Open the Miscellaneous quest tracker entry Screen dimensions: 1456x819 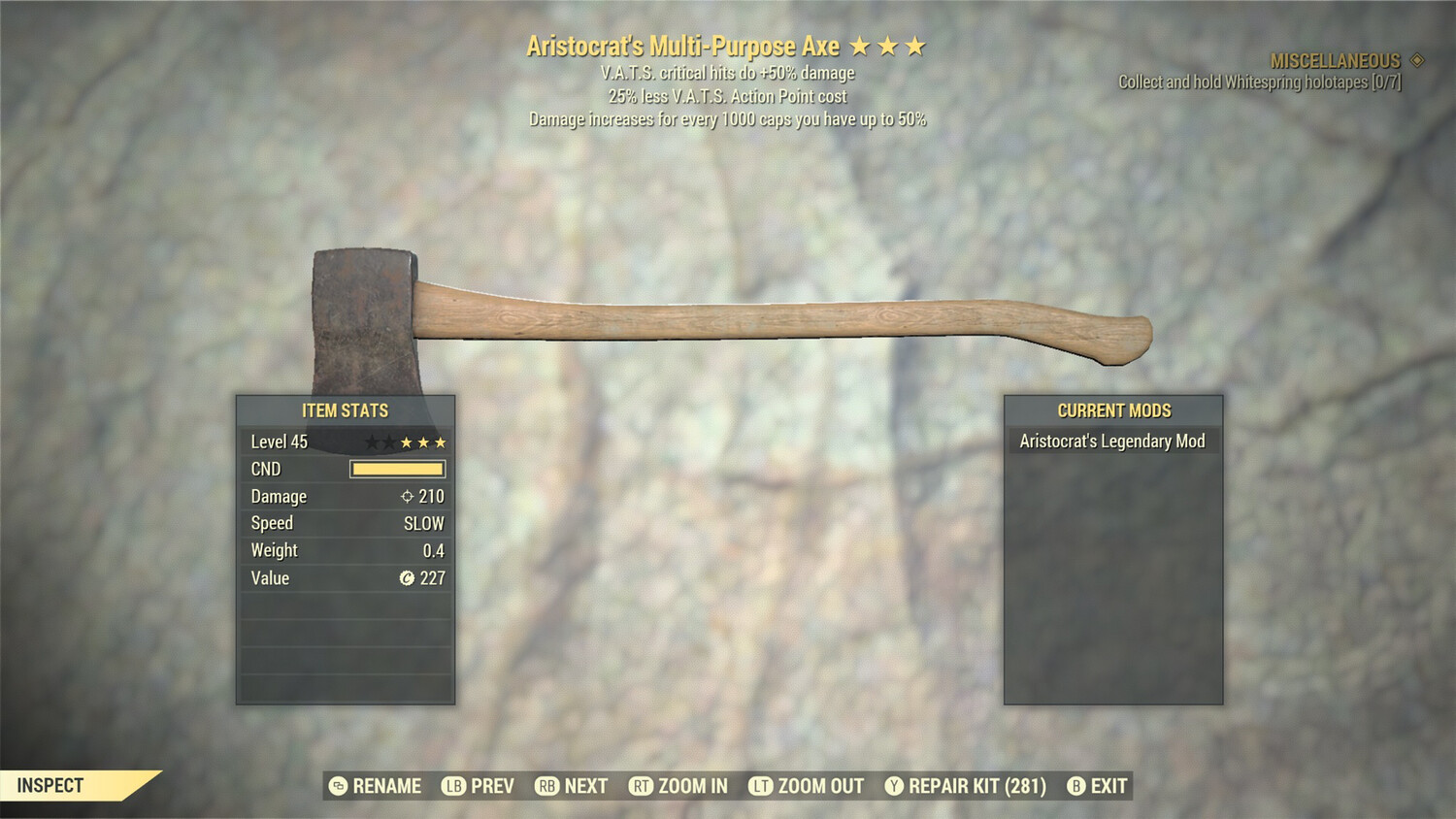(x=1335, y=61)
